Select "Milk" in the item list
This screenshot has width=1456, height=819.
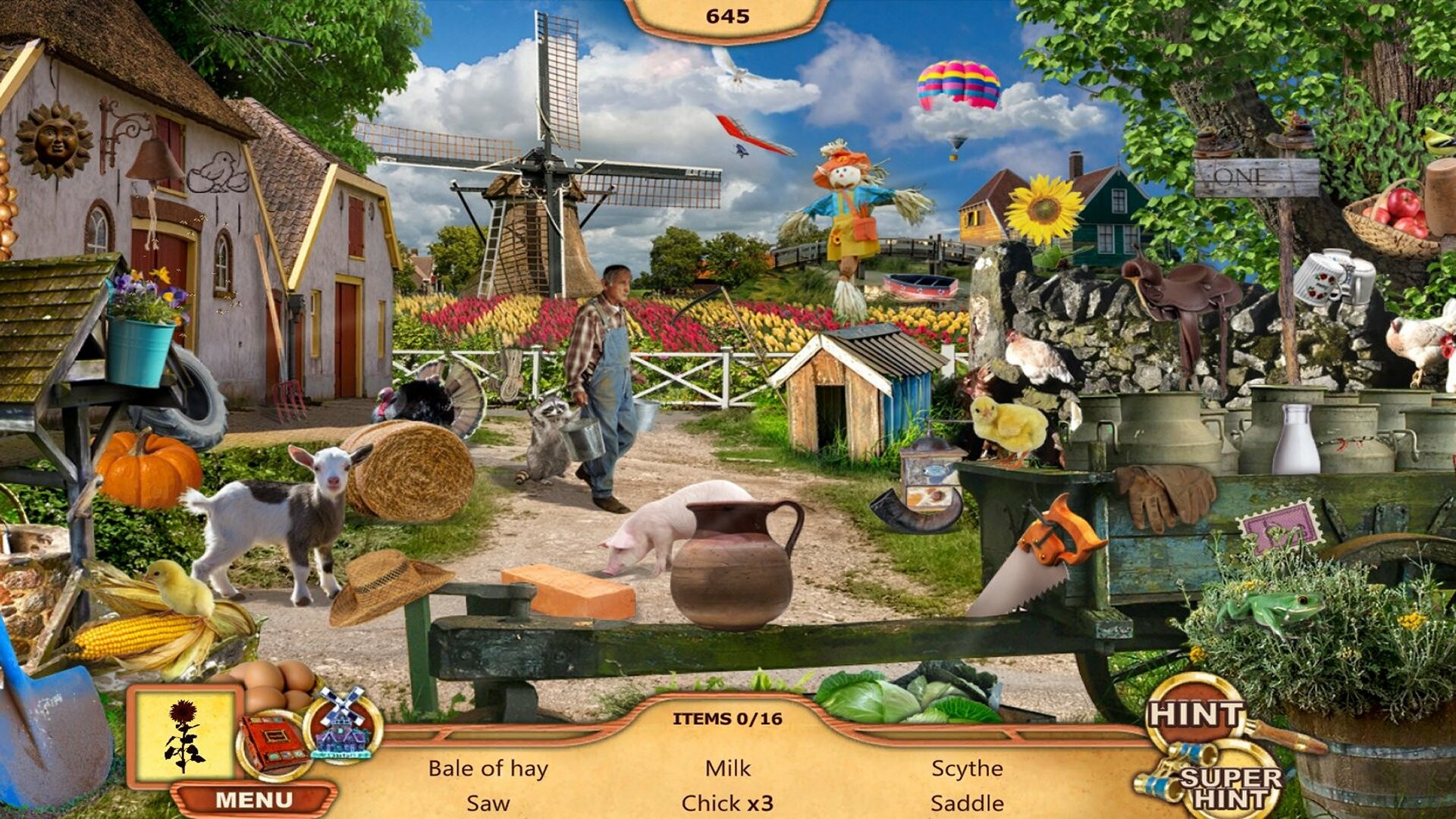[x=727, y=767]
